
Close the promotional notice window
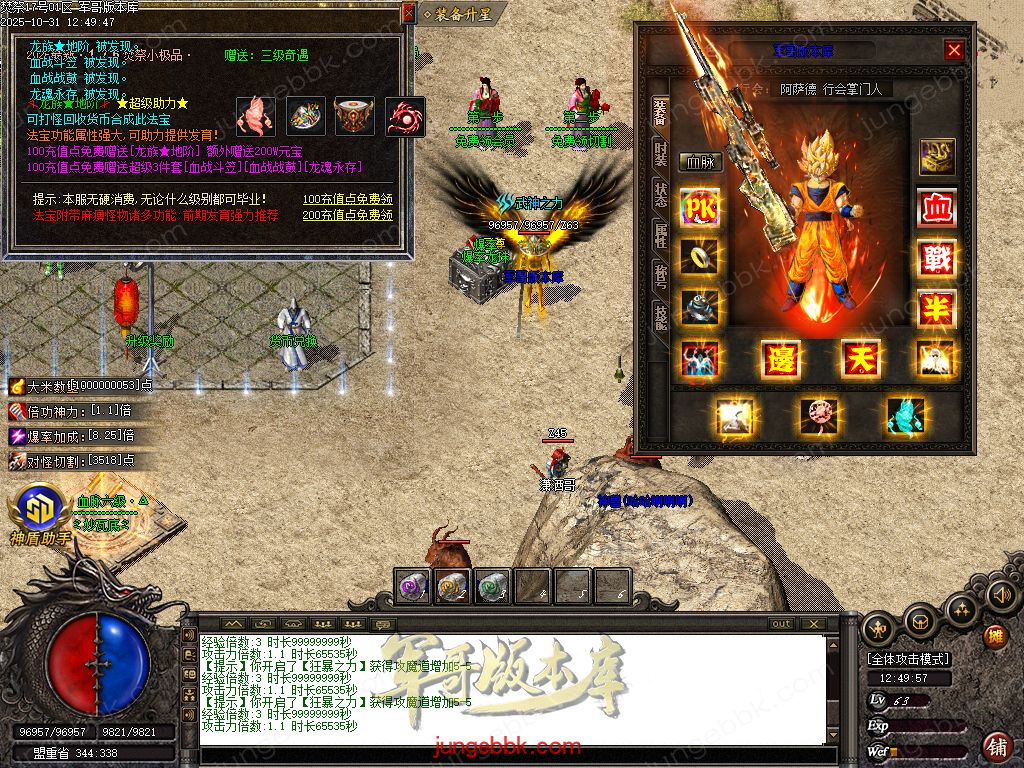pos(408,13)
